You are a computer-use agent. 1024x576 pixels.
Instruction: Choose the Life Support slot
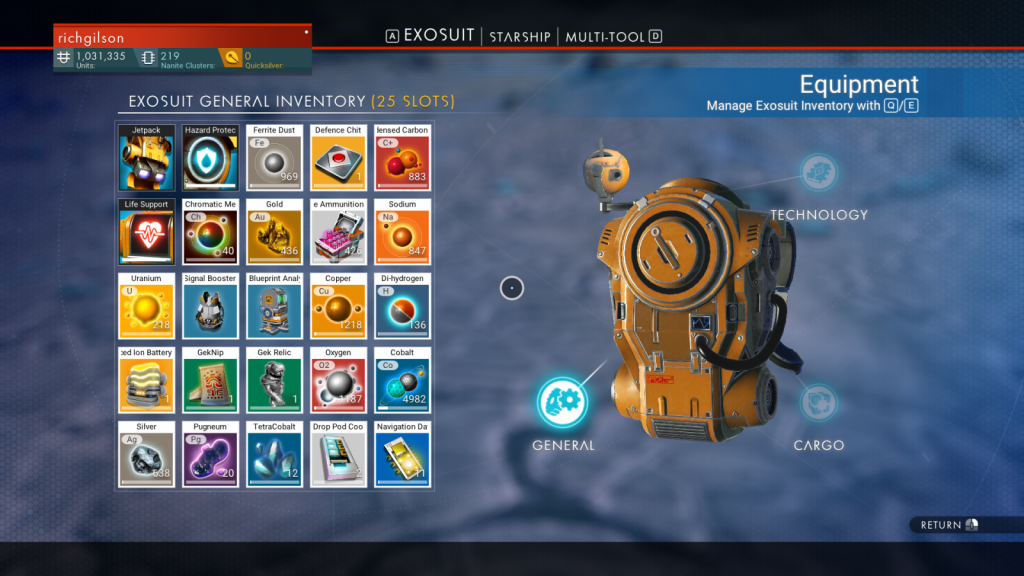point(147,232)
